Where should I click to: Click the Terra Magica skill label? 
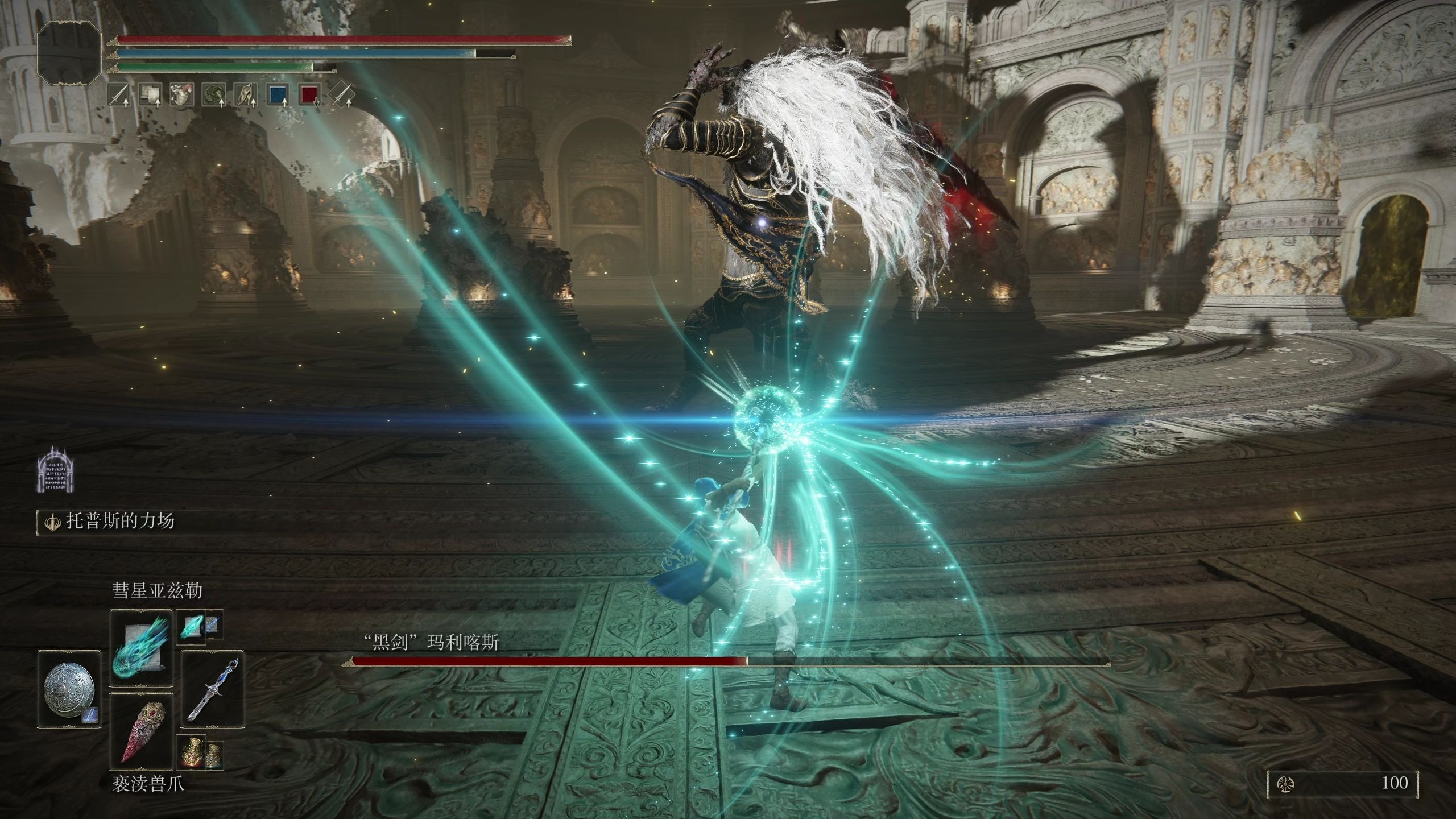(121, 522)
